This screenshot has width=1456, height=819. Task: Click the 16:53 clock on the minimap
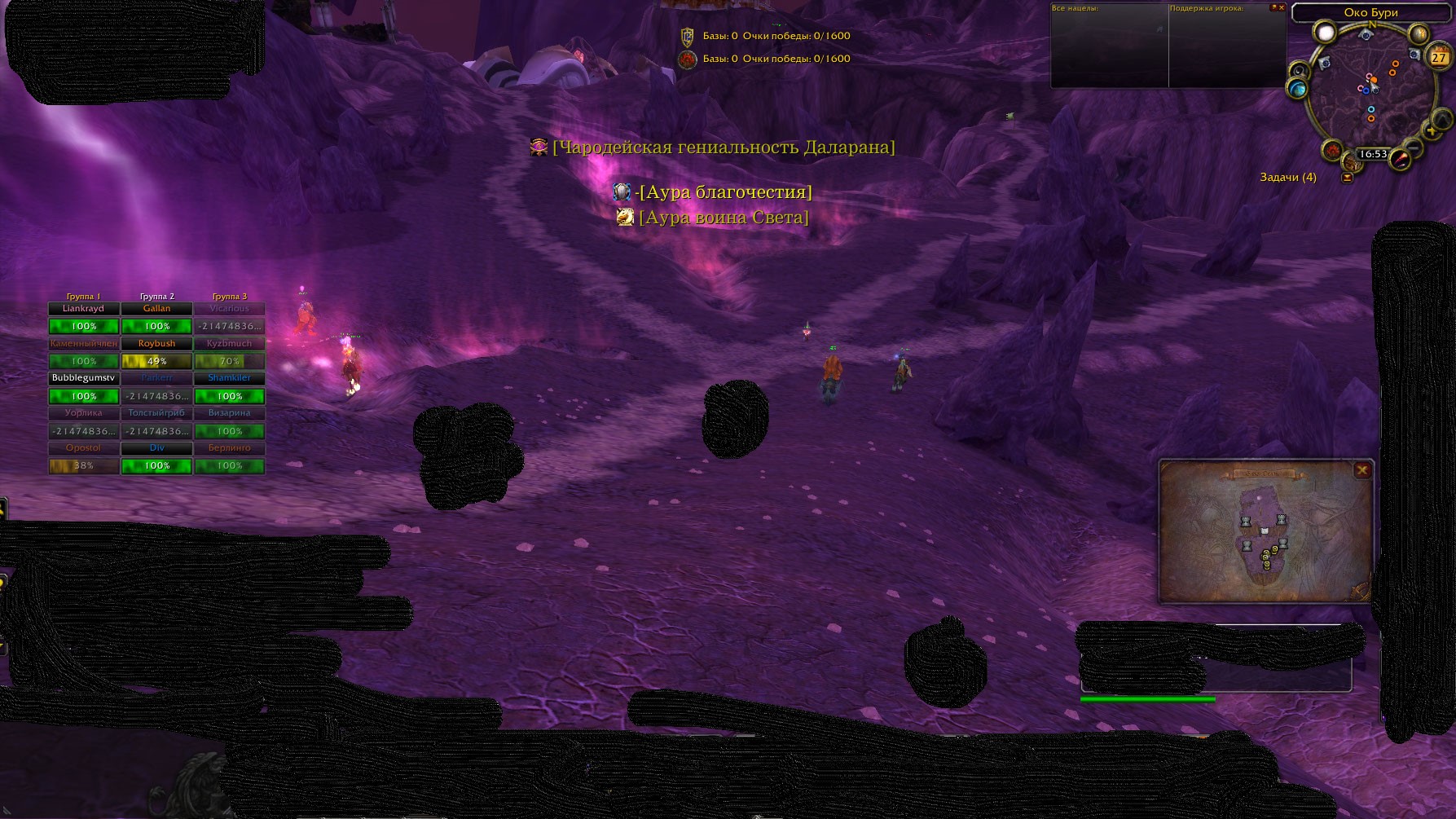click(1373, 154)
